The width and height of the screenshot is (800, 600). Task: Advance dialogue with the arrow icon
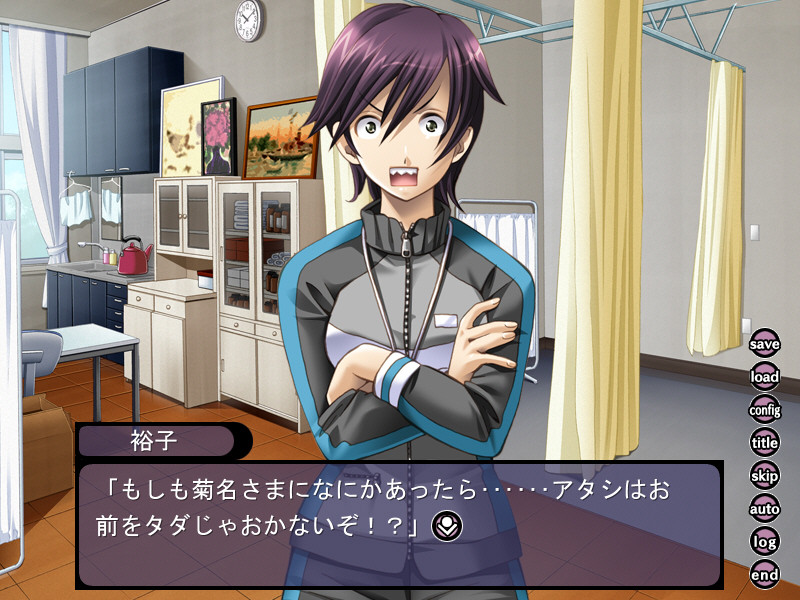tap(445, 523)
